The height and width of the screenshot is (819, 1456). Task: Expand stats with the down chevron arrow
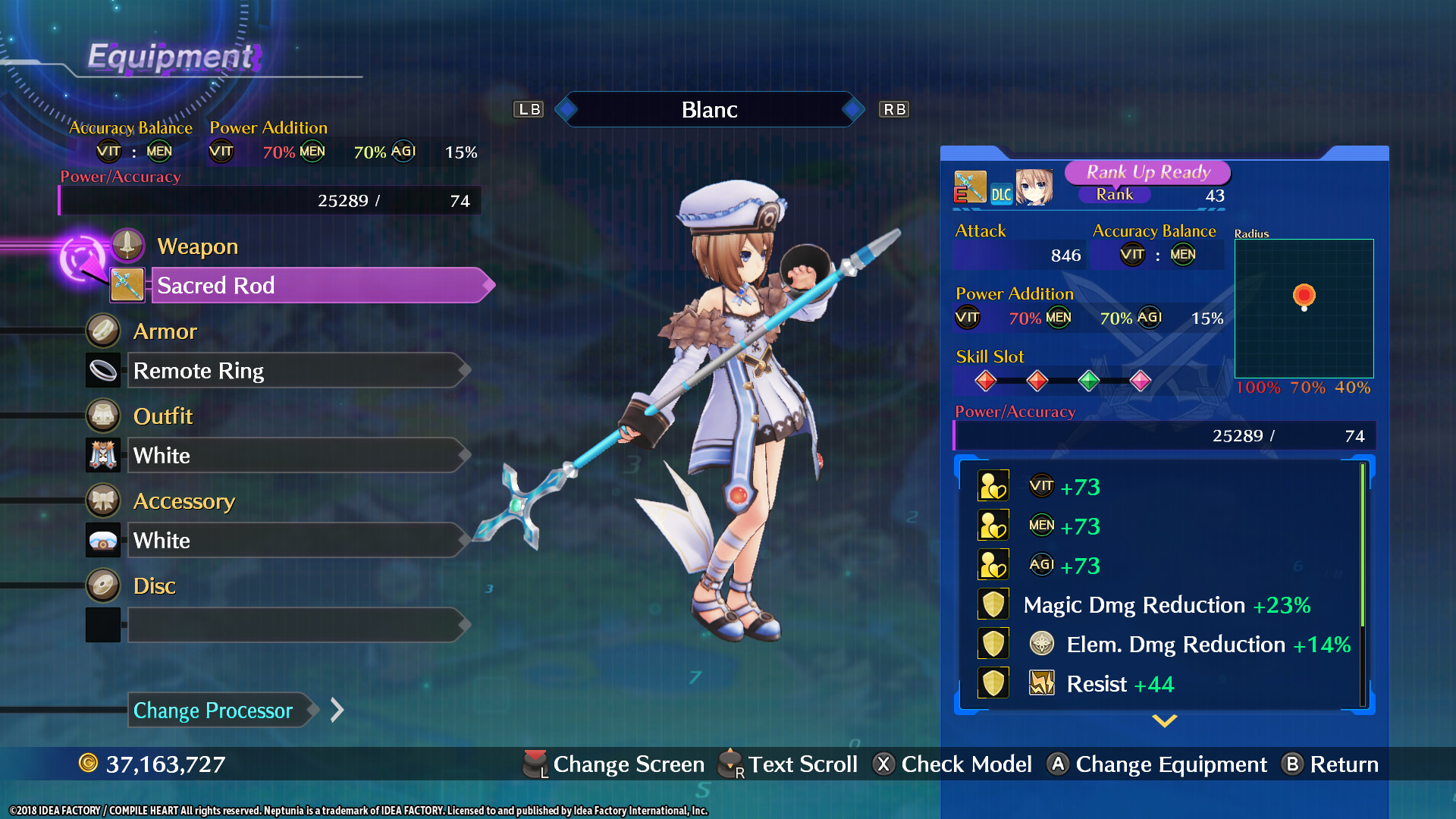1164,721
